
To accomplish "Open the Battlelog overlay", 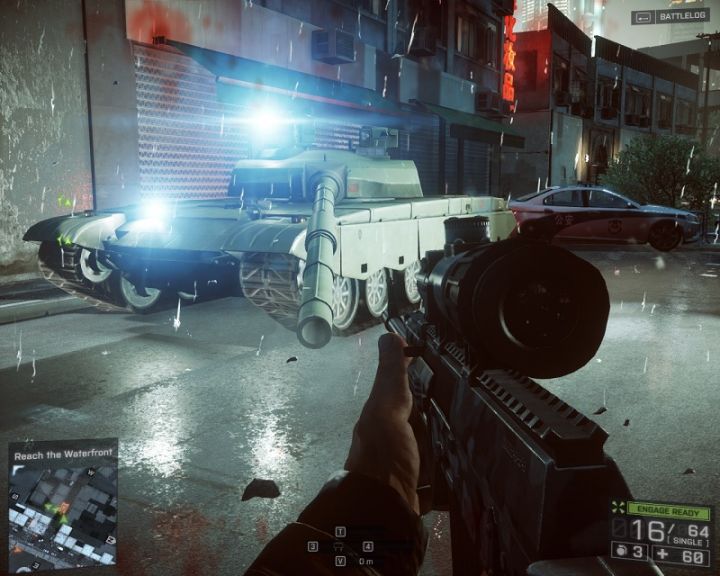I will click(657, 17).
